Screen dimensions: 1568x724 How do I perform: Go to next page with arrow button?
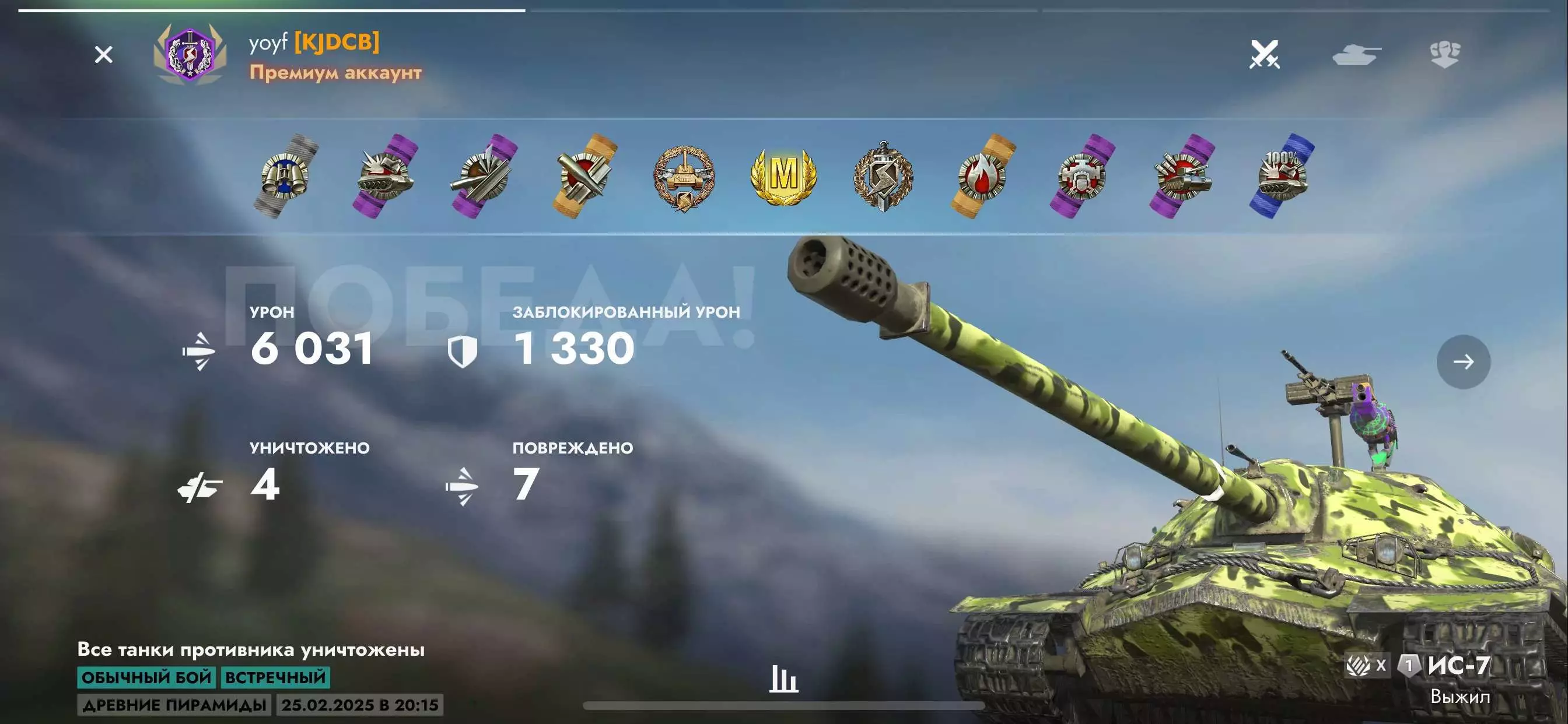pos(1464,362)
